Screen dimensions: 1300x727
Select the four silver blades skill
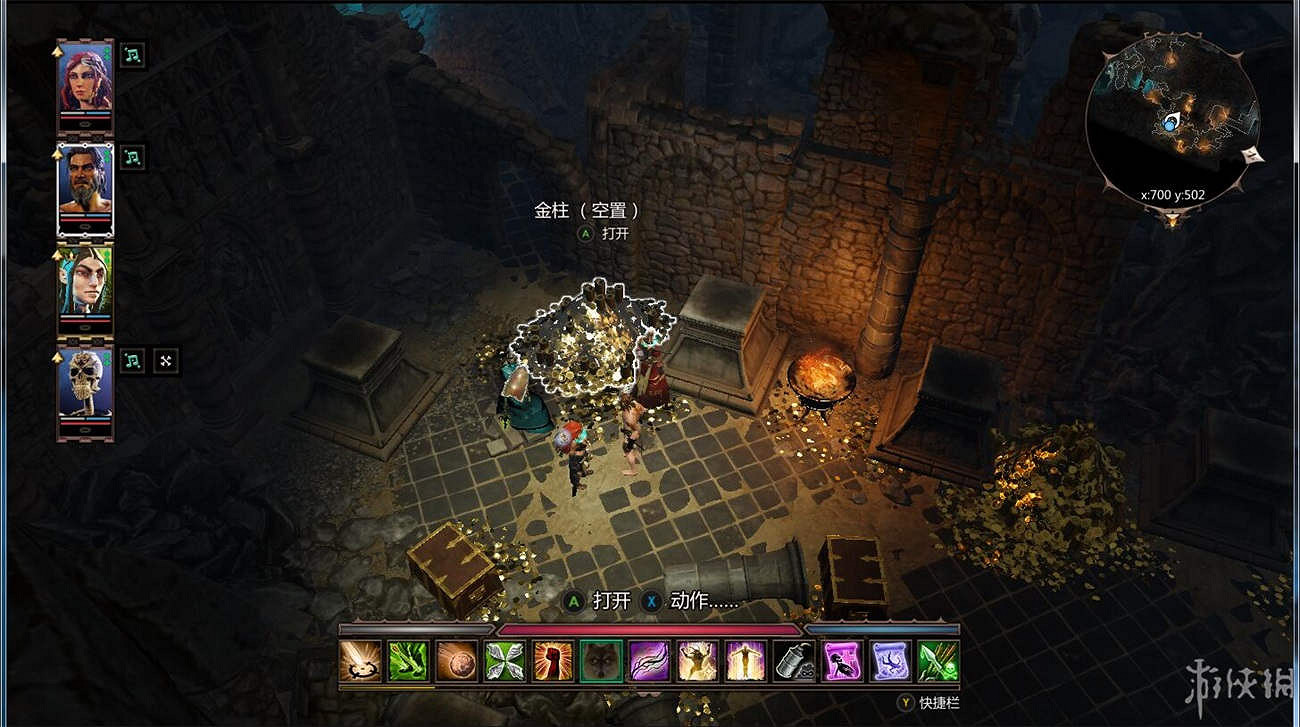tap(505, 661)
